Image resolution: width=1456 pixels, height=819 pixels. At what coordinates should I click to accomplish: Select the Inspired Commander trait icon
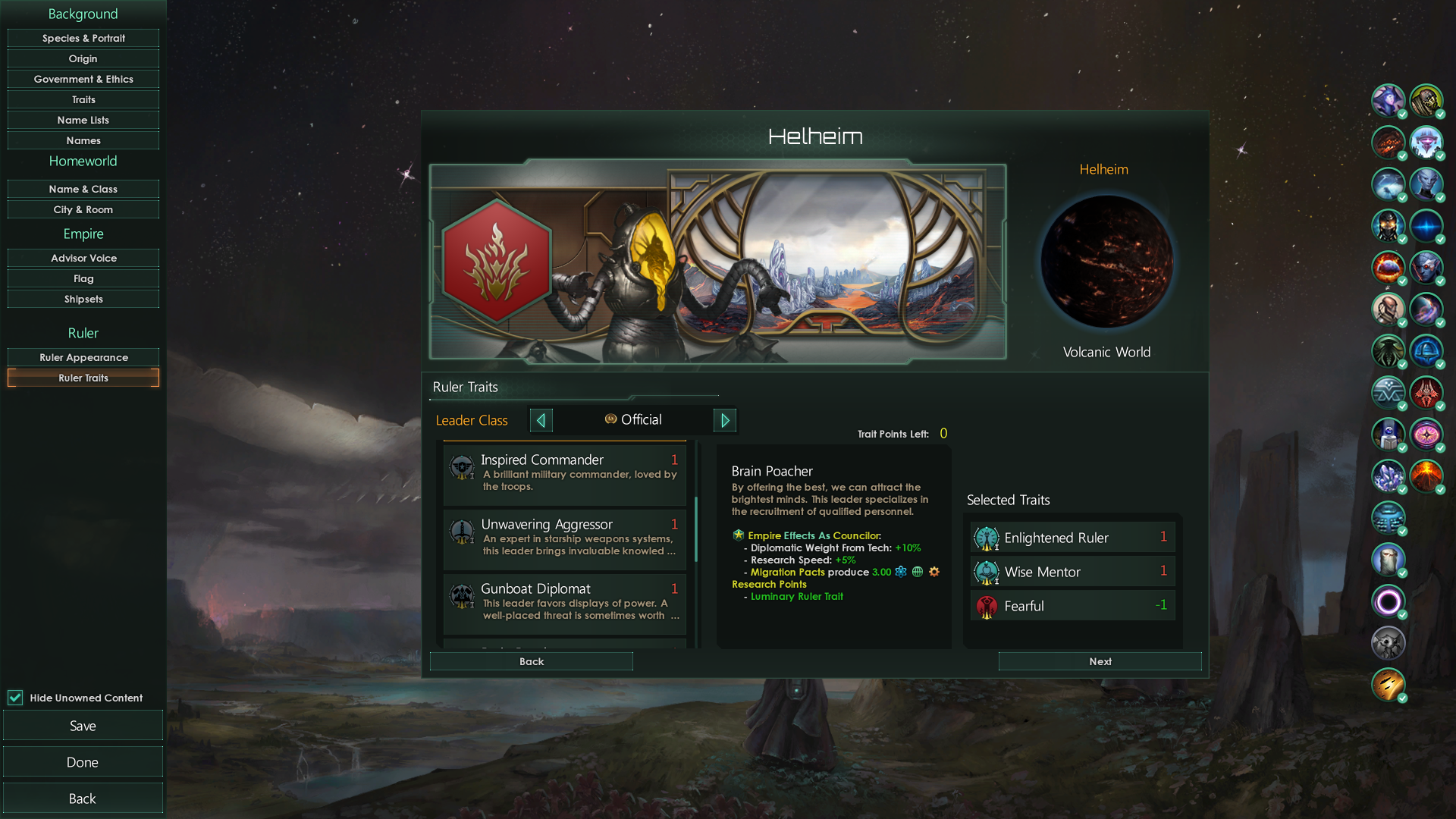coord(463,466)
